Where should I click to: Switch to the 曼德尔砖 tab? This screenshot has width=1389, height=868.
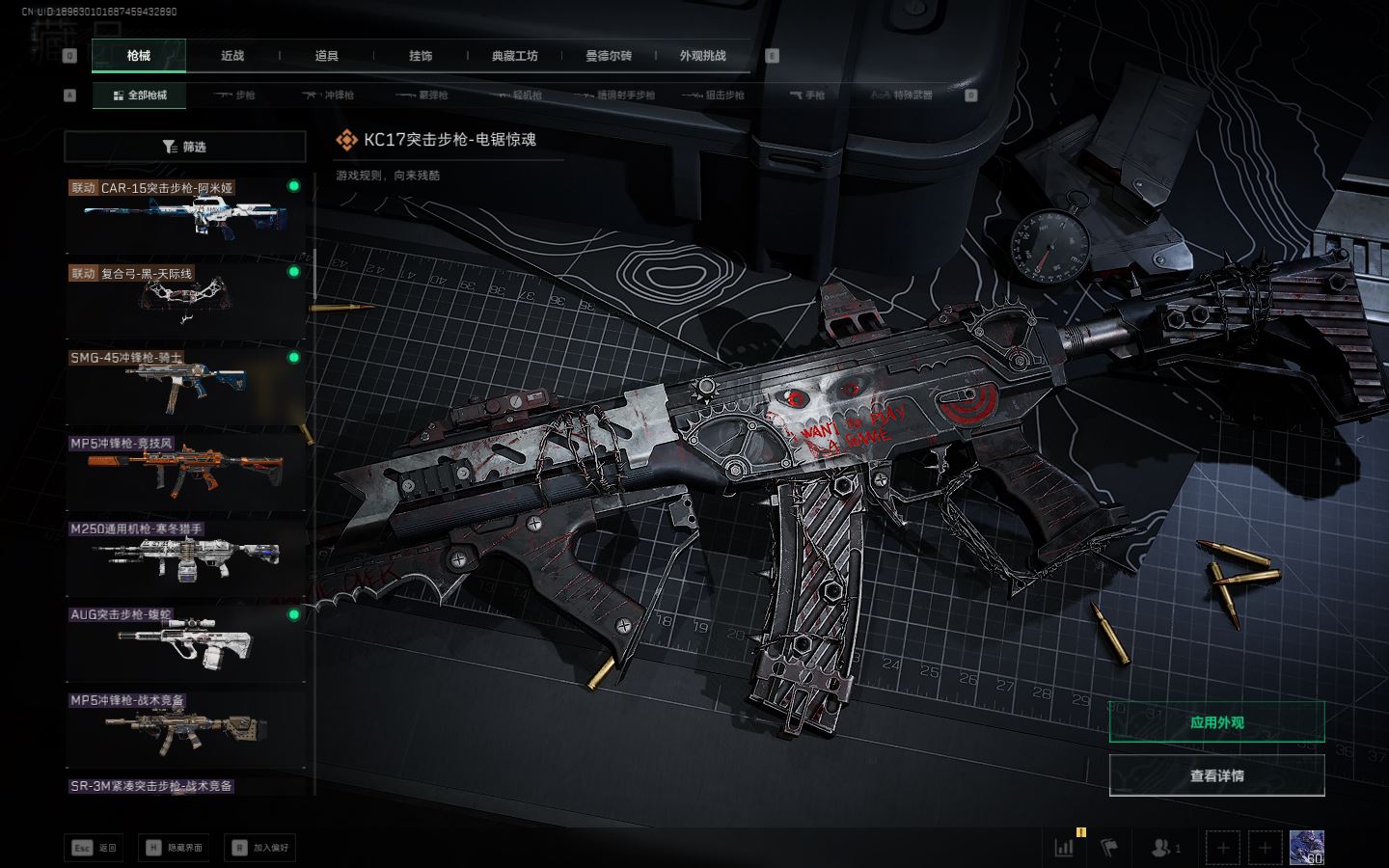point(609,56)
